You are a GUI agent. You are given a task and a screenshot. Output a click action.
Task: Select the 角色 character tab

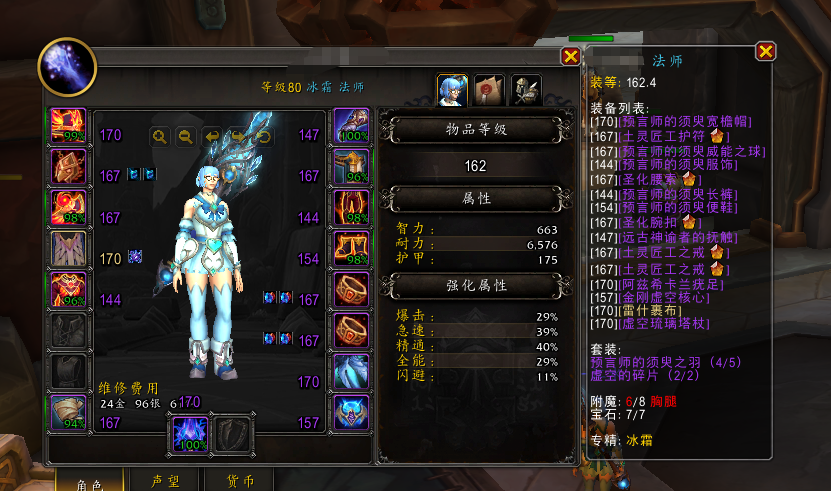(x=91, y=481)
